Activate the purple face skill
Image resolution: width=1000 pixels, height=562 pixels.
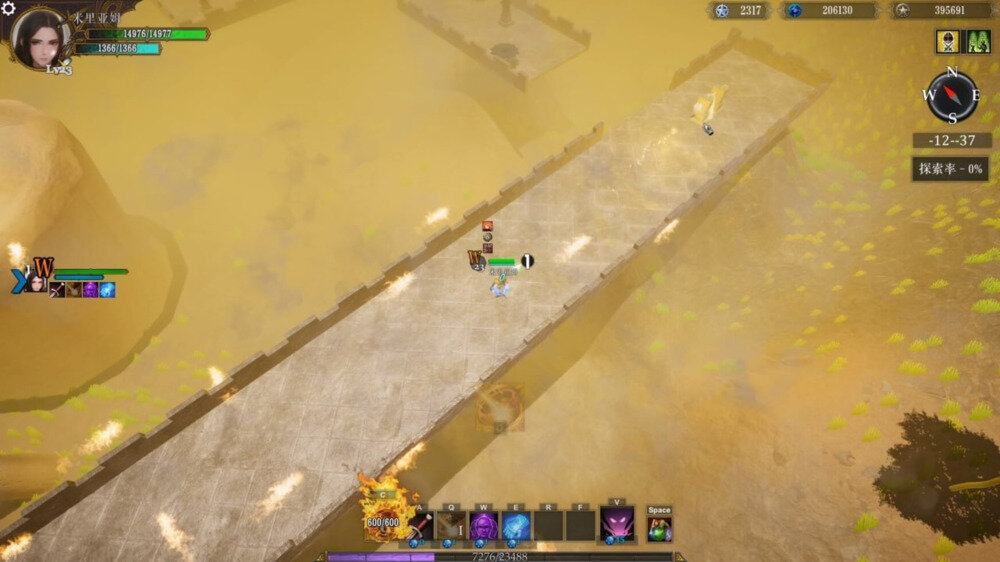(x=483, y=525)
